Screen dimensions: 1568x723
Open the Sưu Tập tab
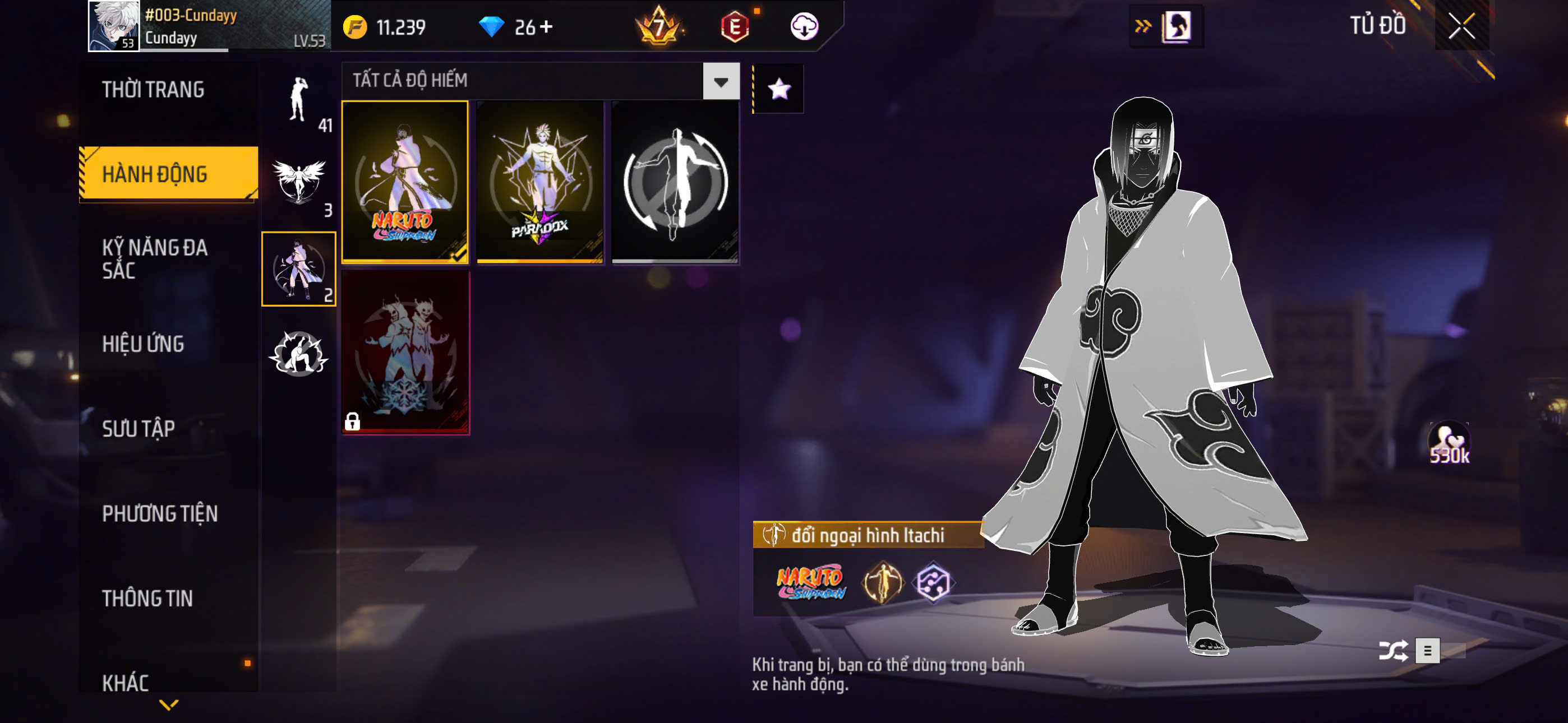(x=138, y=428)
